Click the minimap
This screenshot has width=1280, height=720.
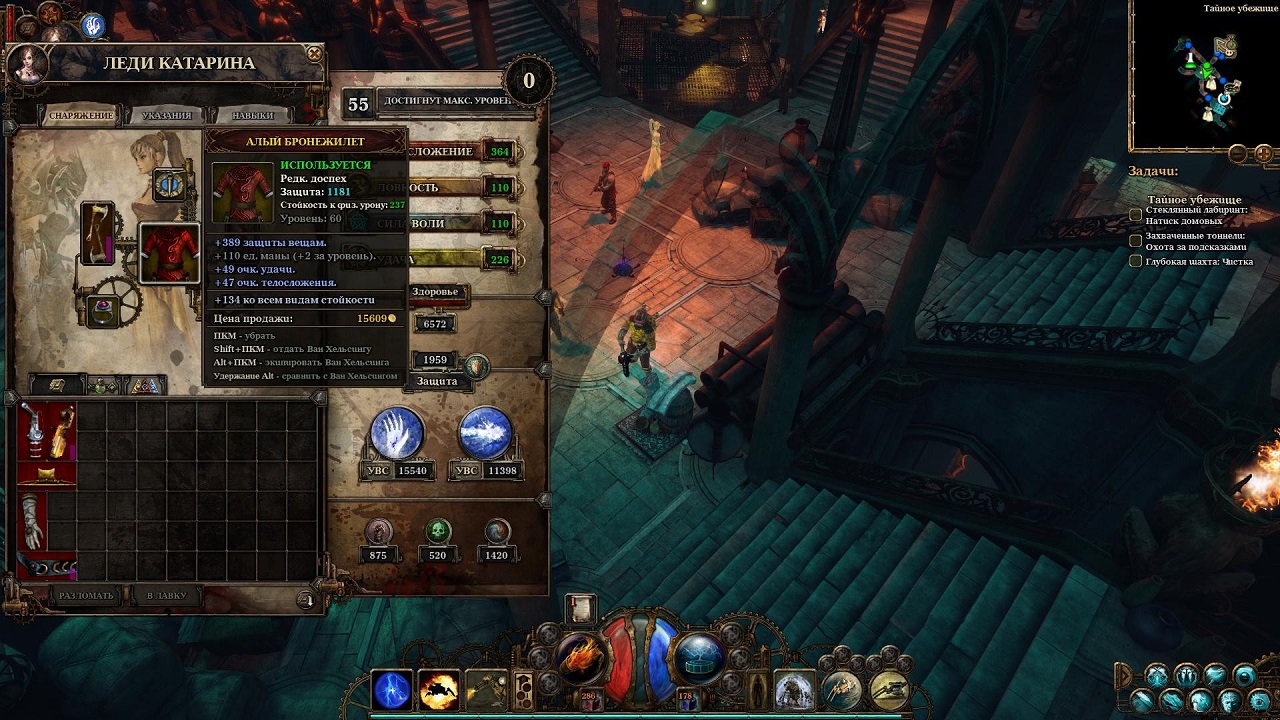pos(1204,75)
